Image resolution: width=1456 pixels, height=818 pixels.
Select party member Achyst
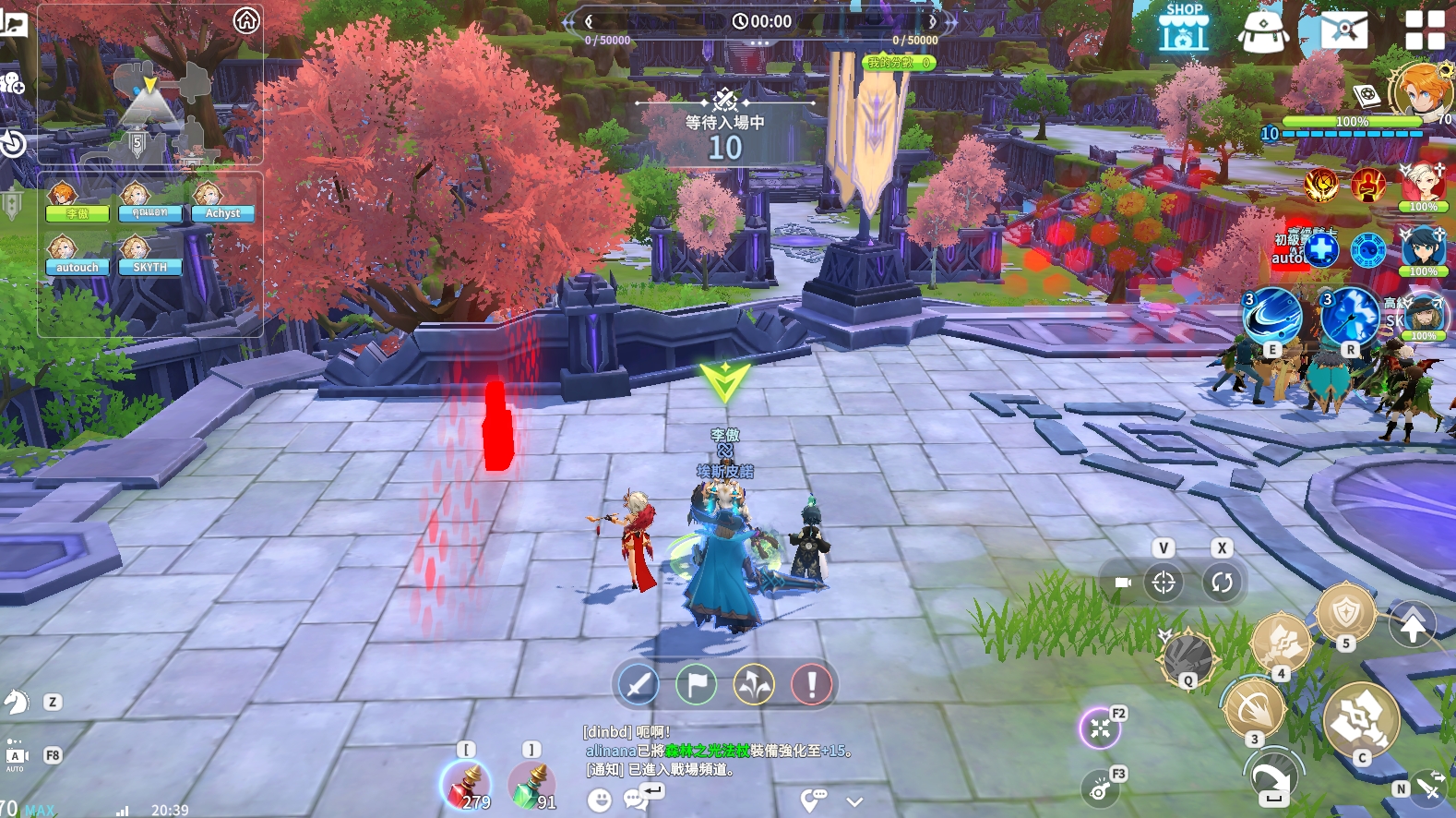[222, 201]
